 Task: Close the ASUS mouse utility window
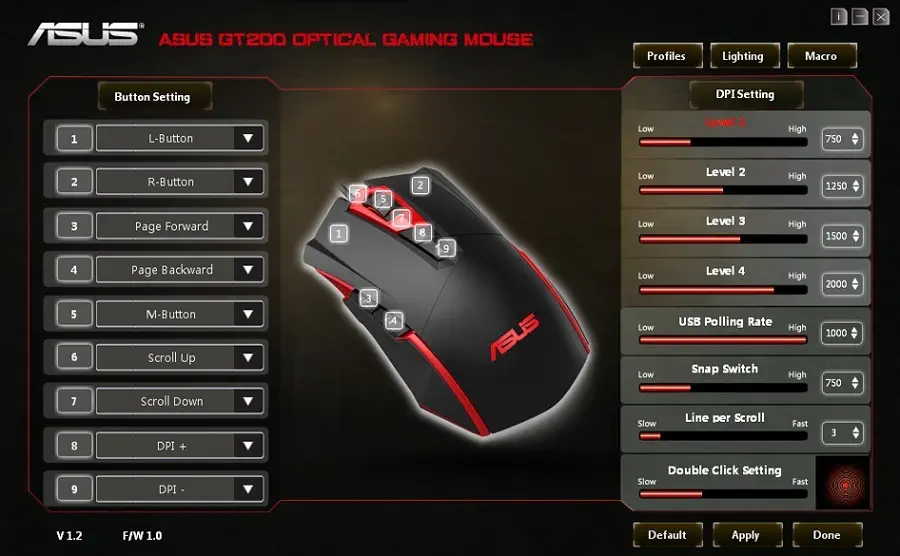[881, 17]
